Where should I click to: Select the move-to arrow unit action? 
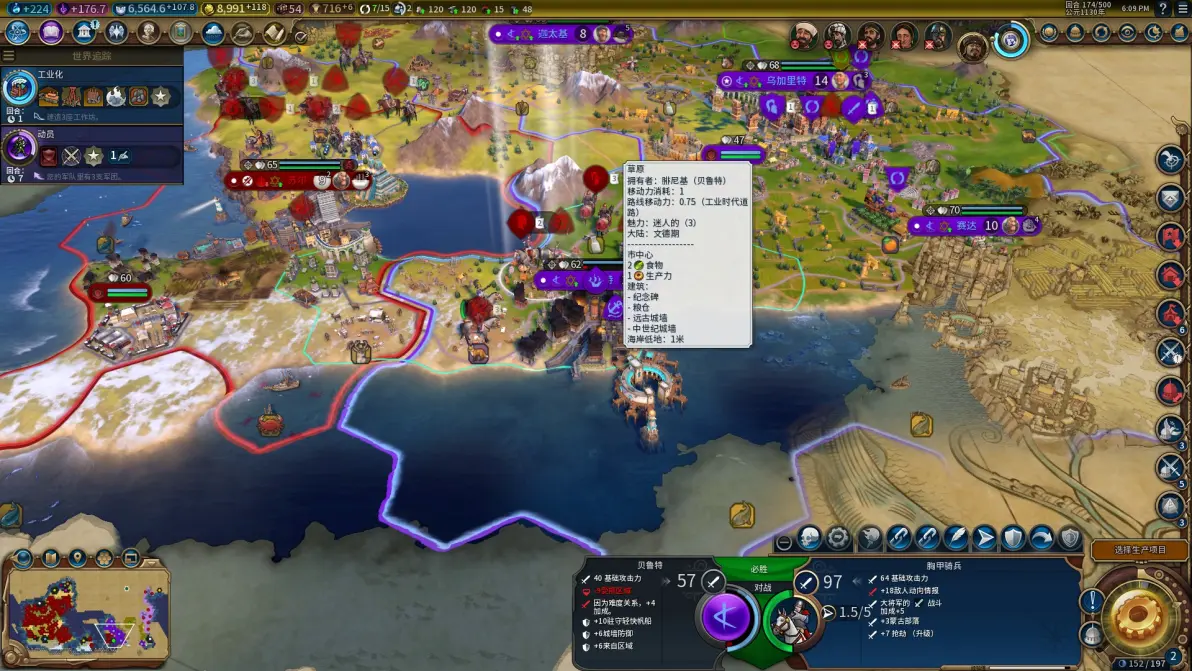[x=984, y=538]
